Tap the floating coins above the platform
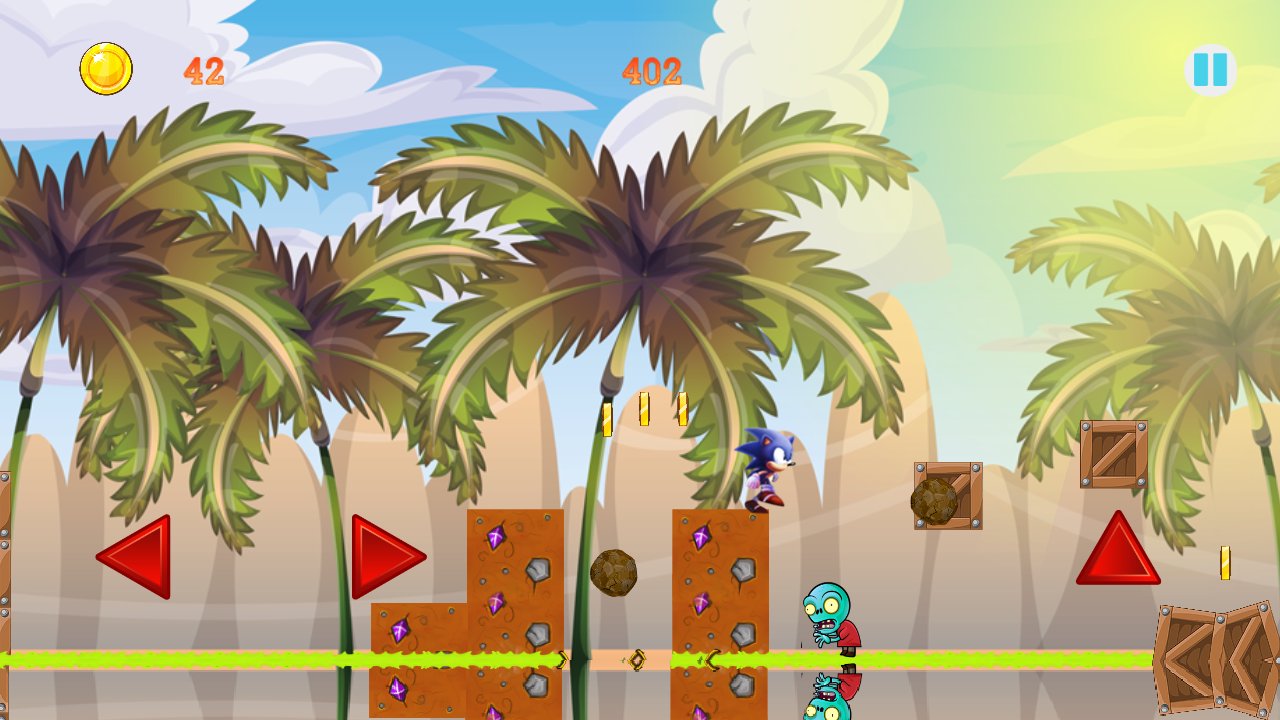 pyautogui.click(x=645, y=410)
